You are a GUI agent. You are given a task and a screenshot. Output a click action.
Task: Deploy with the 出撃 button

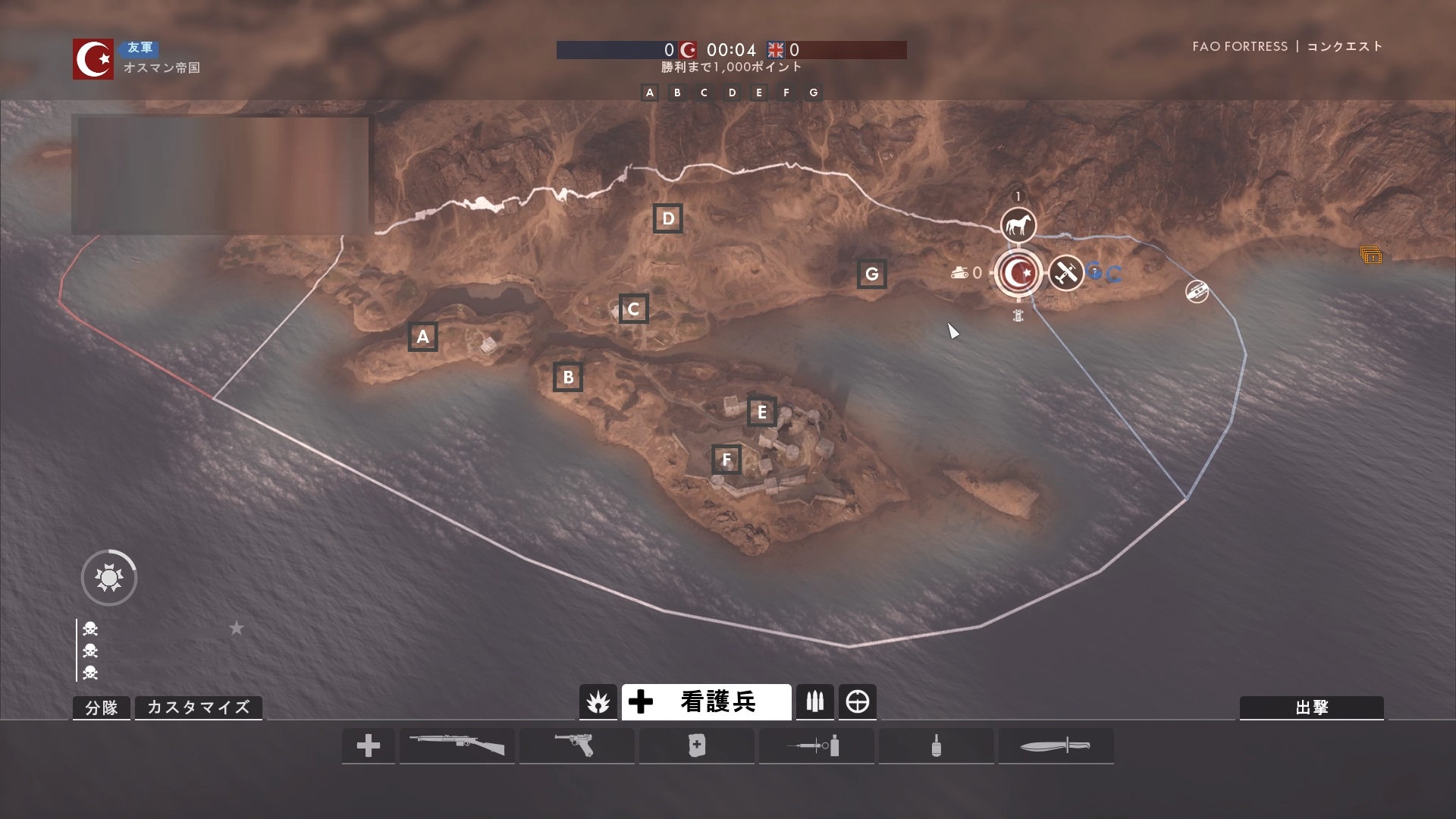tap(1311, 707)
